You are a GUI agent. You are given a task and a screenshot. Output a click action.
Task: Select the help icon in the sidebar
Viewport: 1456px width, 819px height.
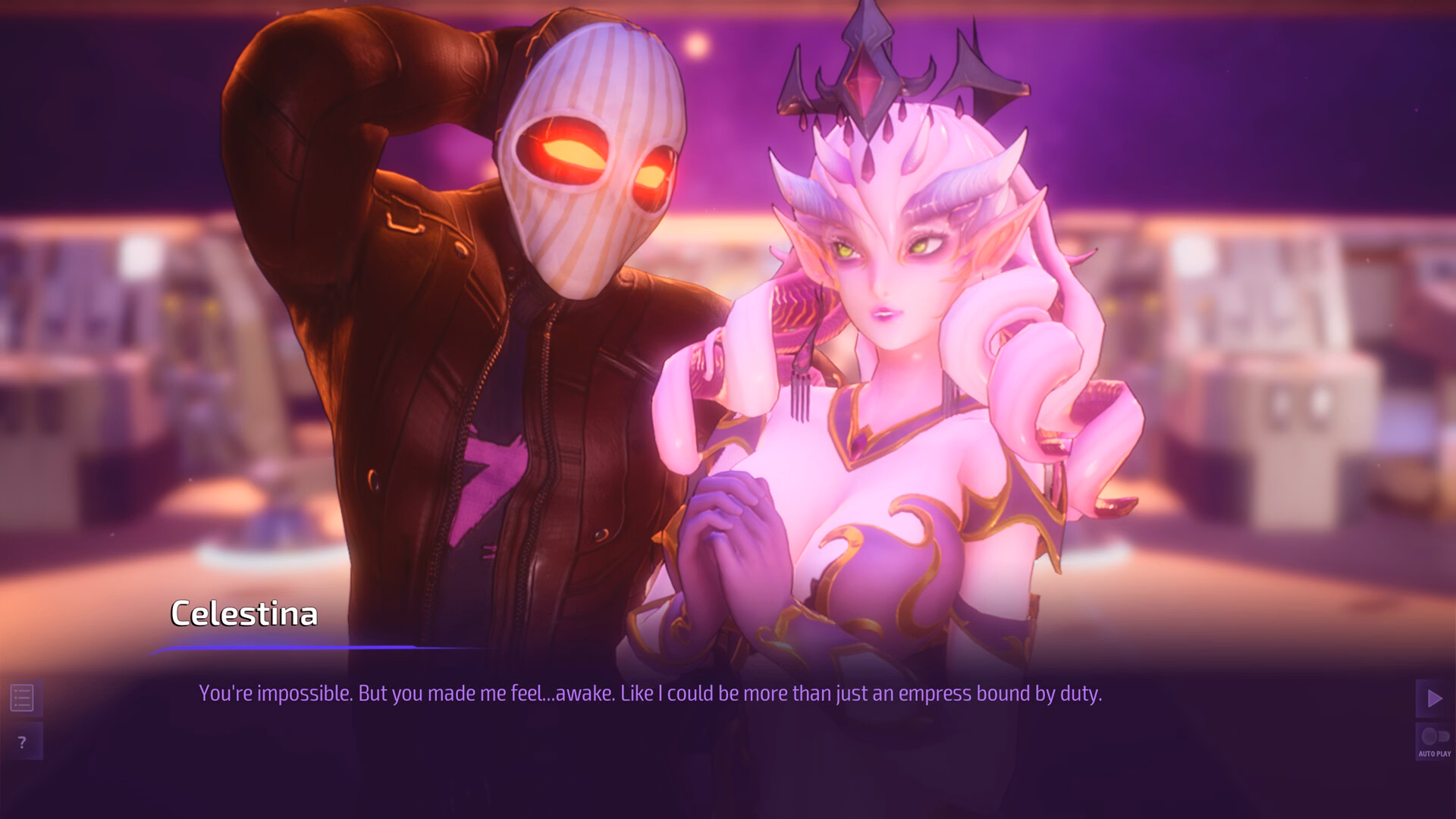click(x=23, y=742)
